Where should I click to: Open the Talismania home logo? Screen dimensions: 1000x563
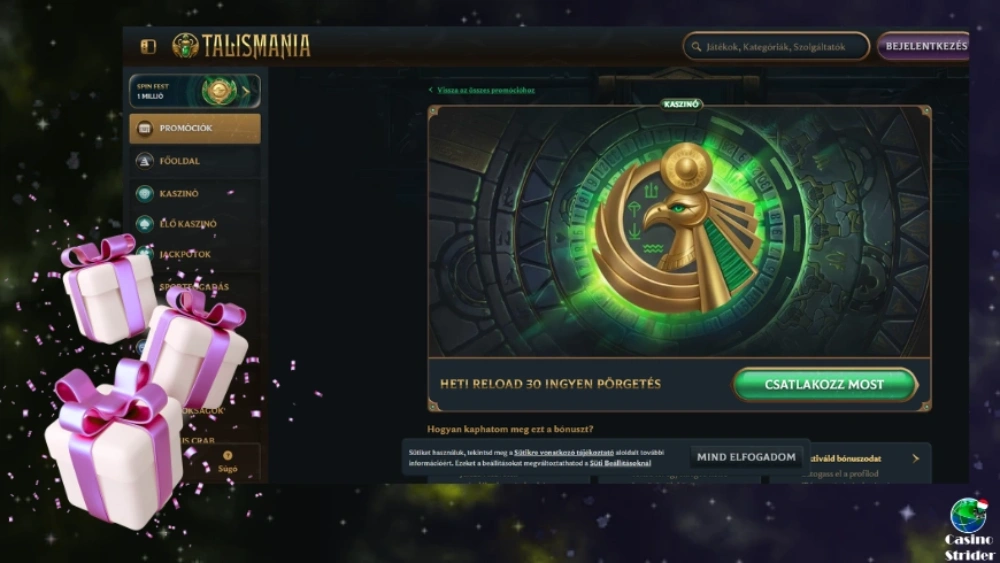[x=240, y=46]
